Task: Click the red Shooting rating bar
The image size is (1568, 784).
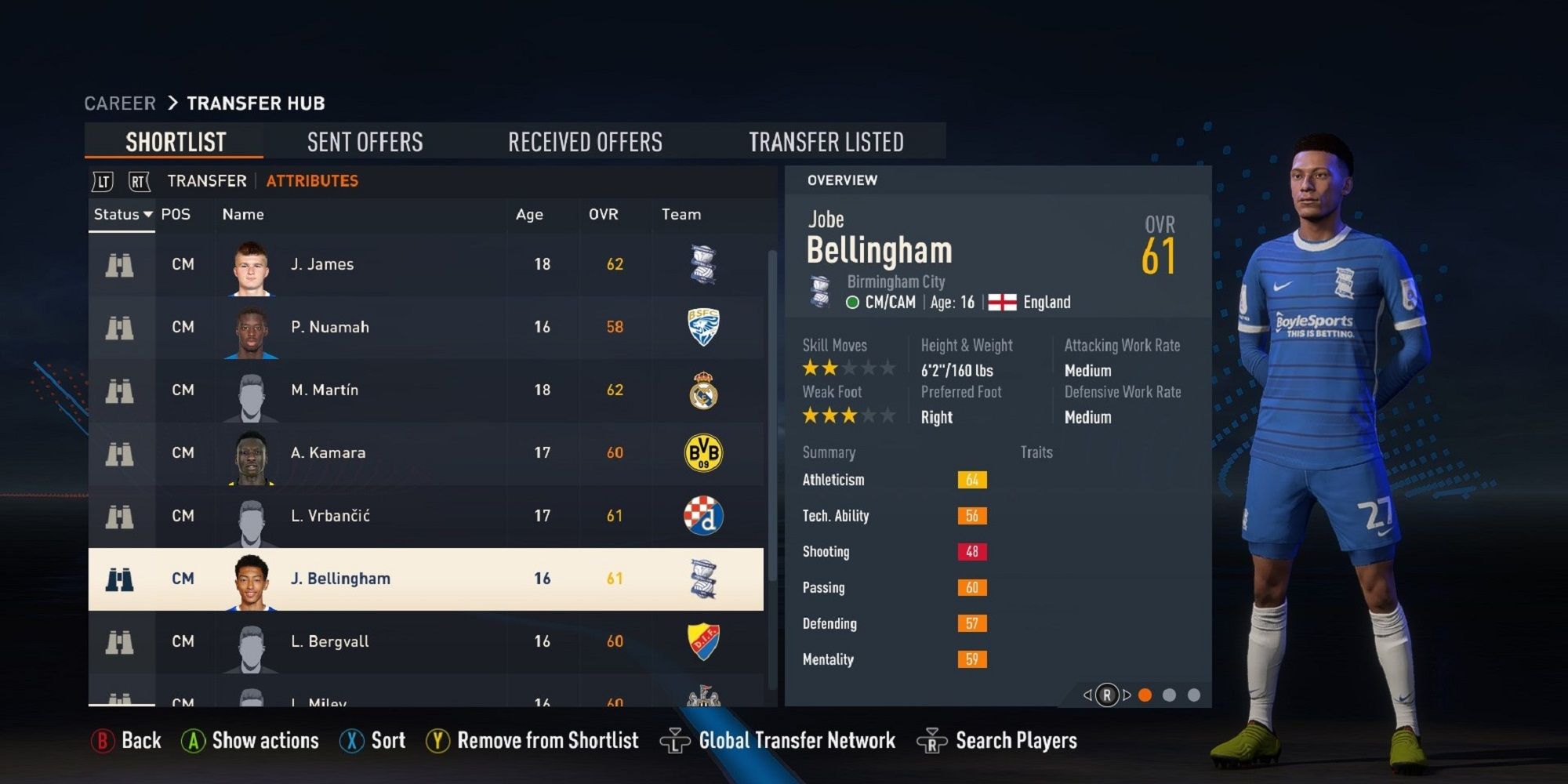Action: point(972,551)
